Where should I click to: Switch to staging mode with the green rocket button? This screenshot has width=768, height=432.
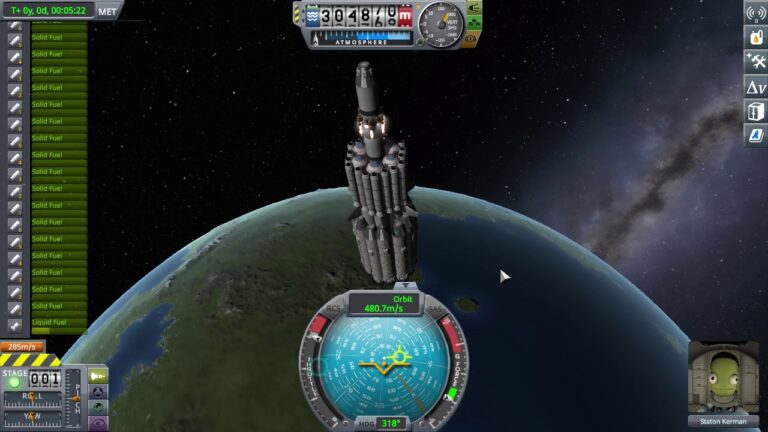click(99, 376)
